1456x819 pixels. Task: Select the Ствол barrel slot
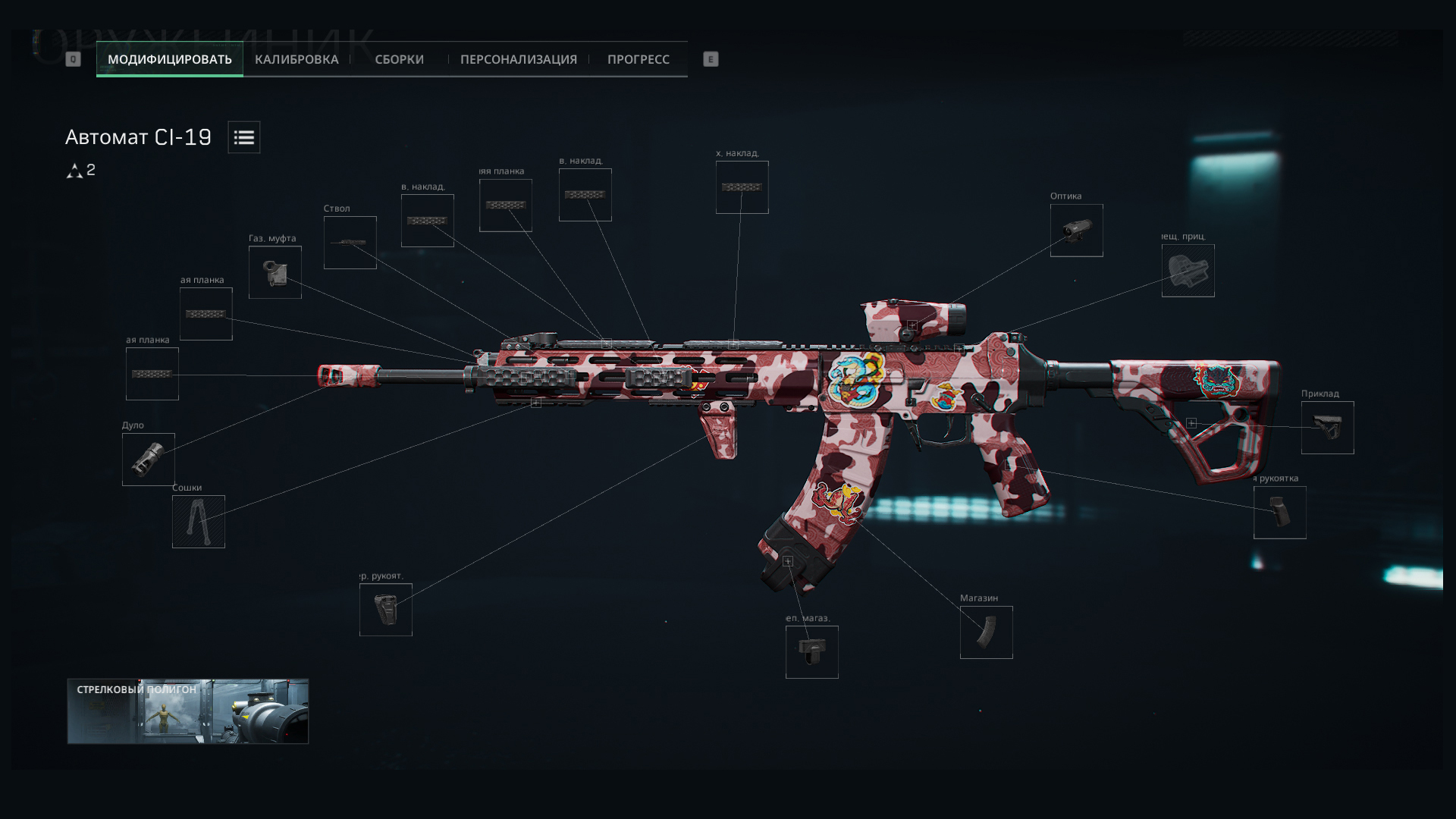[x=350, y=243]
